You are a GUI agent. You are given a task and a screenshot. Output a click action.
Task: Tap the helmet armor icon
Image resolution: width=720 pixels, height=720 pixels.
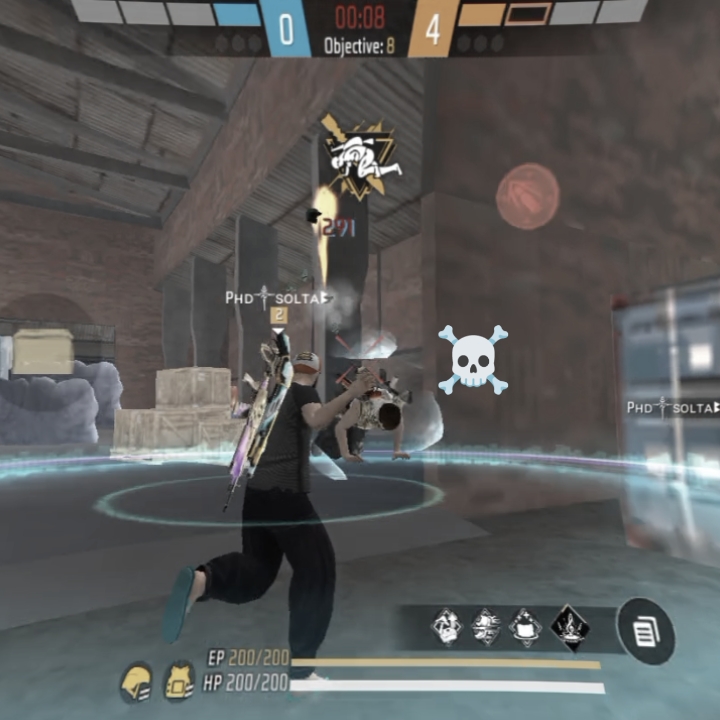137,682
